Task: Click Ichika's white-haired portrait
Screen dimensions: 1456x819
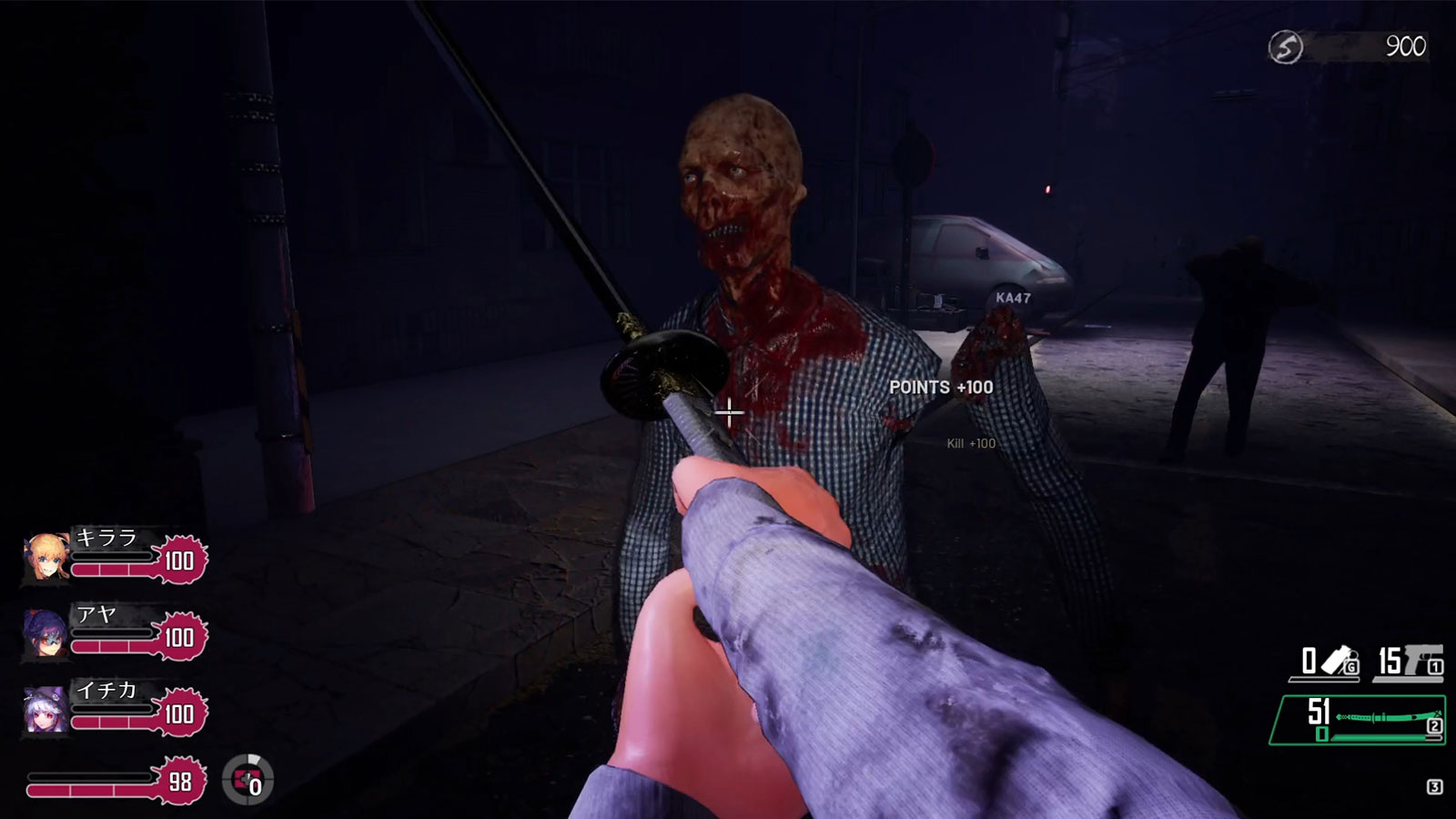Action: pos(45,710)
